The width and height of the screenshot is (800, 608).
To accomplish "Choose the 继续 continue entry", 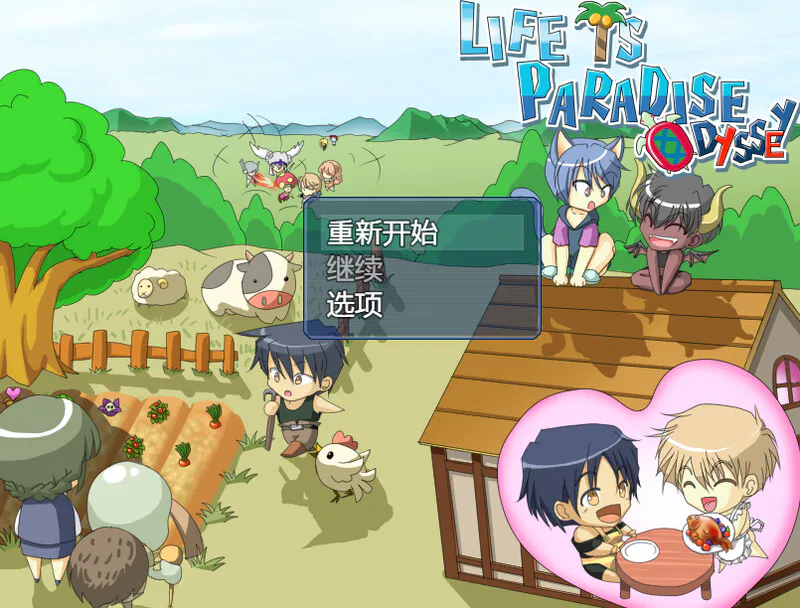I will [356, 269].
